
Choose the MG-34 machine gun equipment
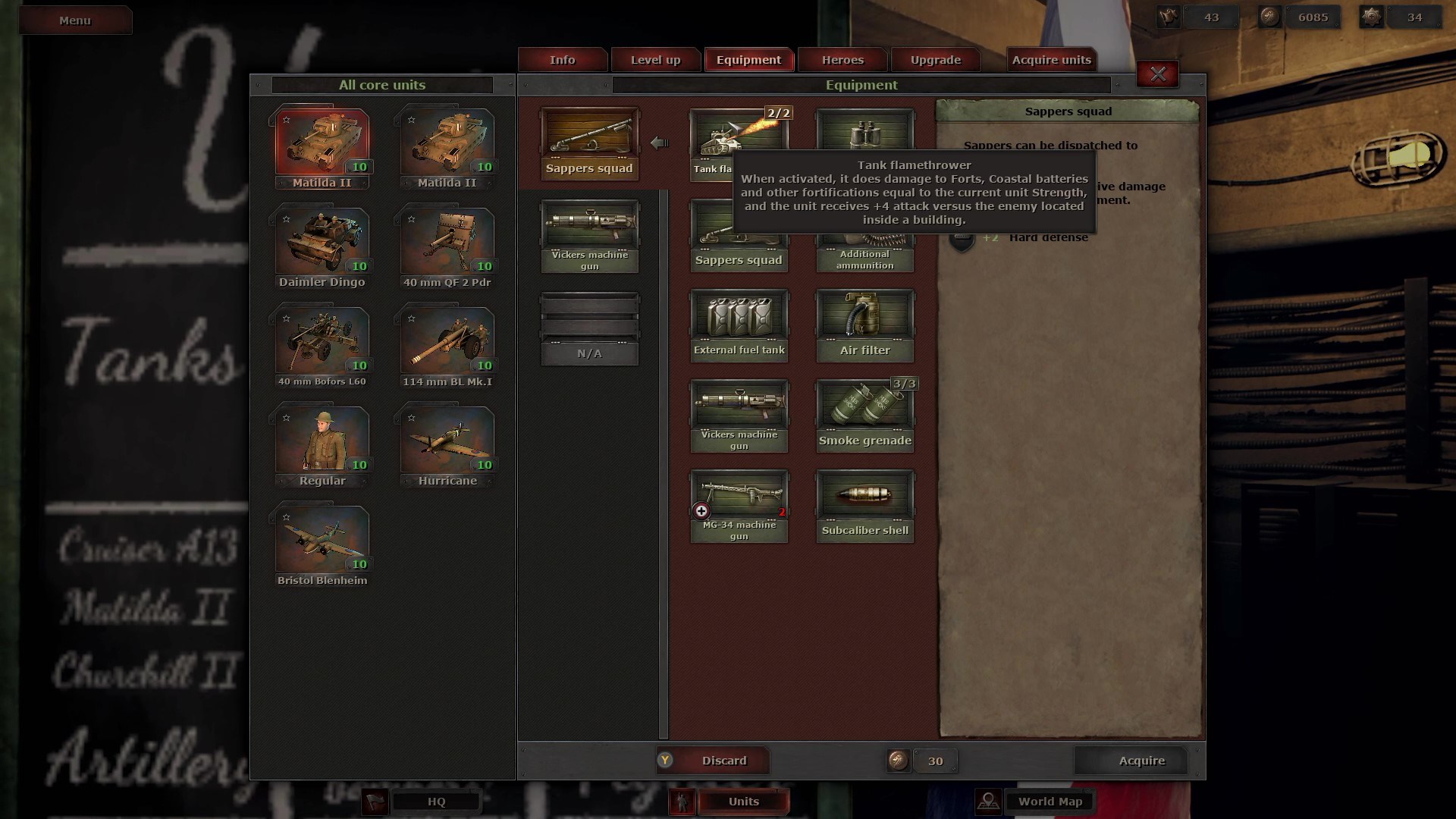(739, 505)
